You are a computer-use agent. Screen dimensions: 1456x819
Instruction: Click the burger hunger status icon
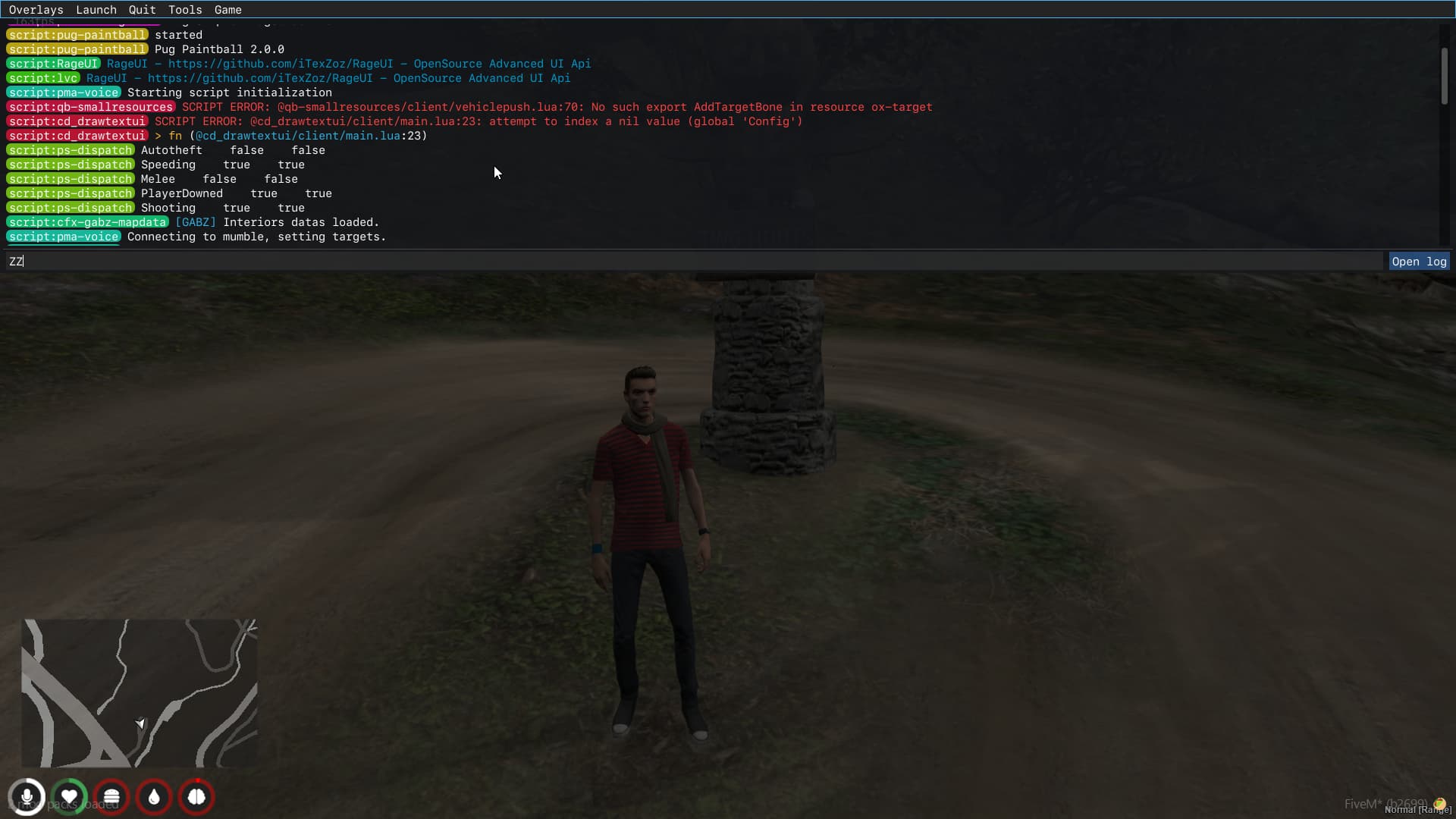click(111, 797)
